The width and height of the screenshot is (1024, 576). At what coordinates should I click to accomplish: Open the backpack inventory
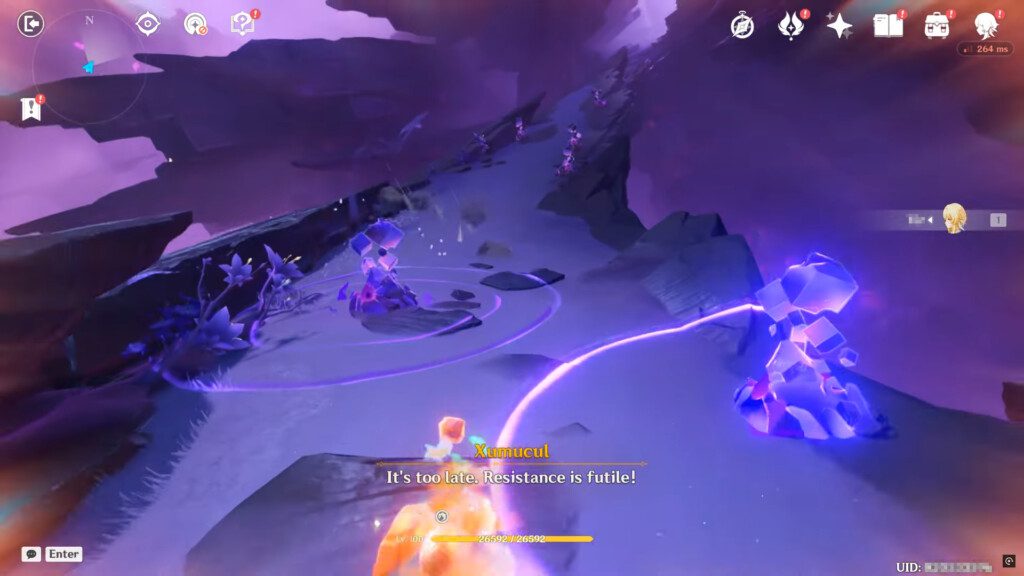[937, 26]
